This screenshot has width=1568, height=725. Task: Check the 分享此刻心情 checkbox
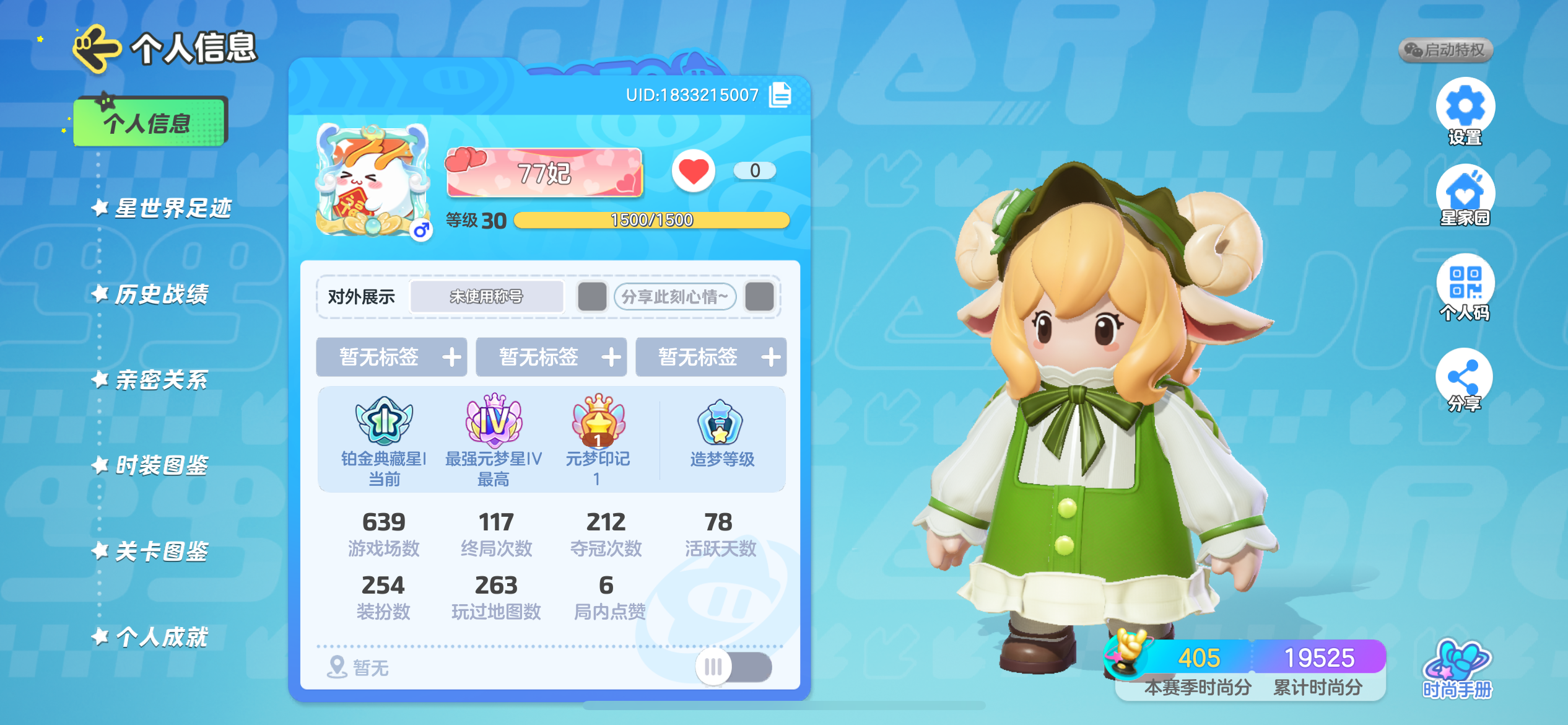760,297
